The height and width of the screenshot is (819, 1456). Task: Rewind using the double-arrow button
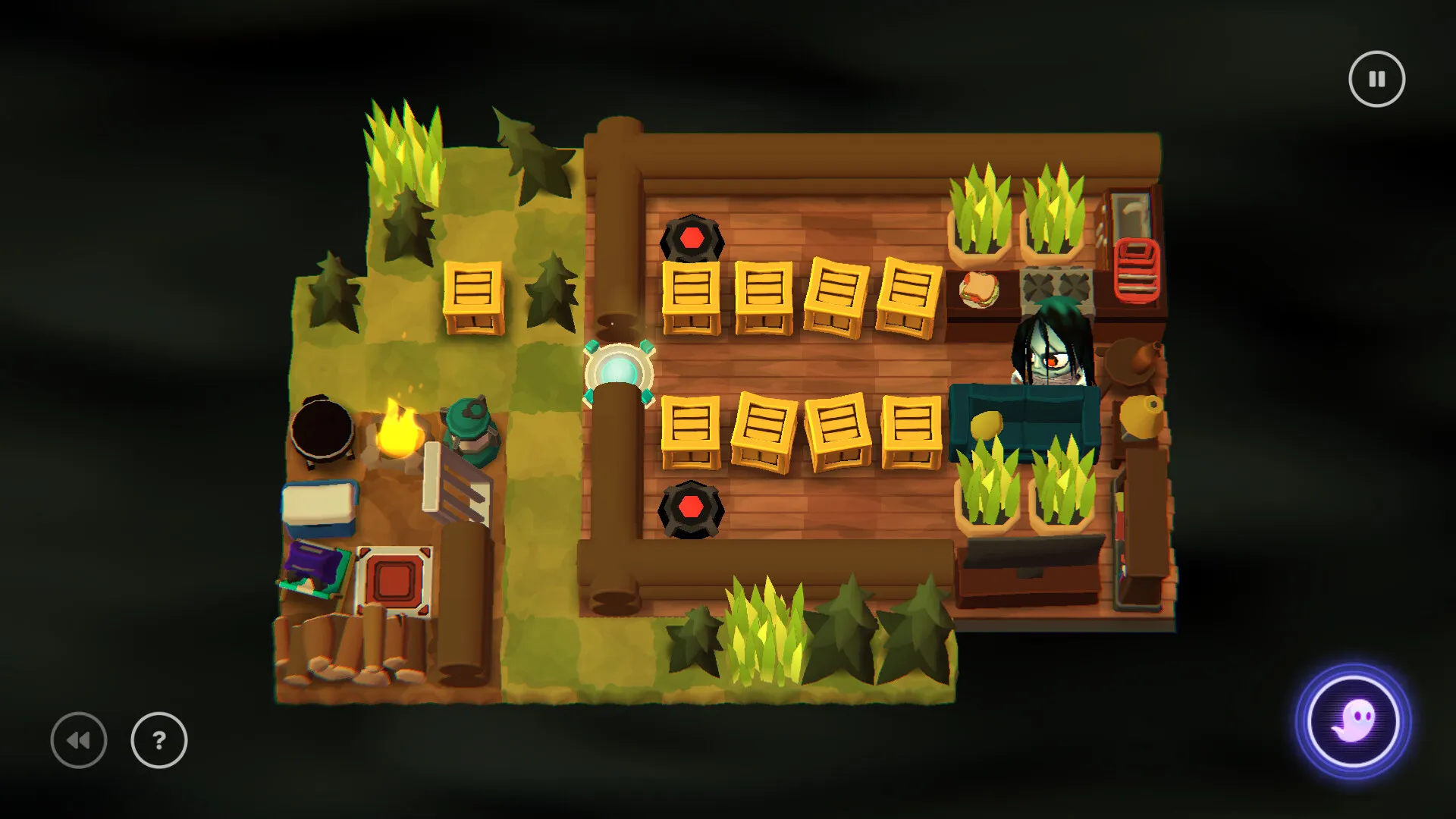pyautogui.click(x=80, y=741)
